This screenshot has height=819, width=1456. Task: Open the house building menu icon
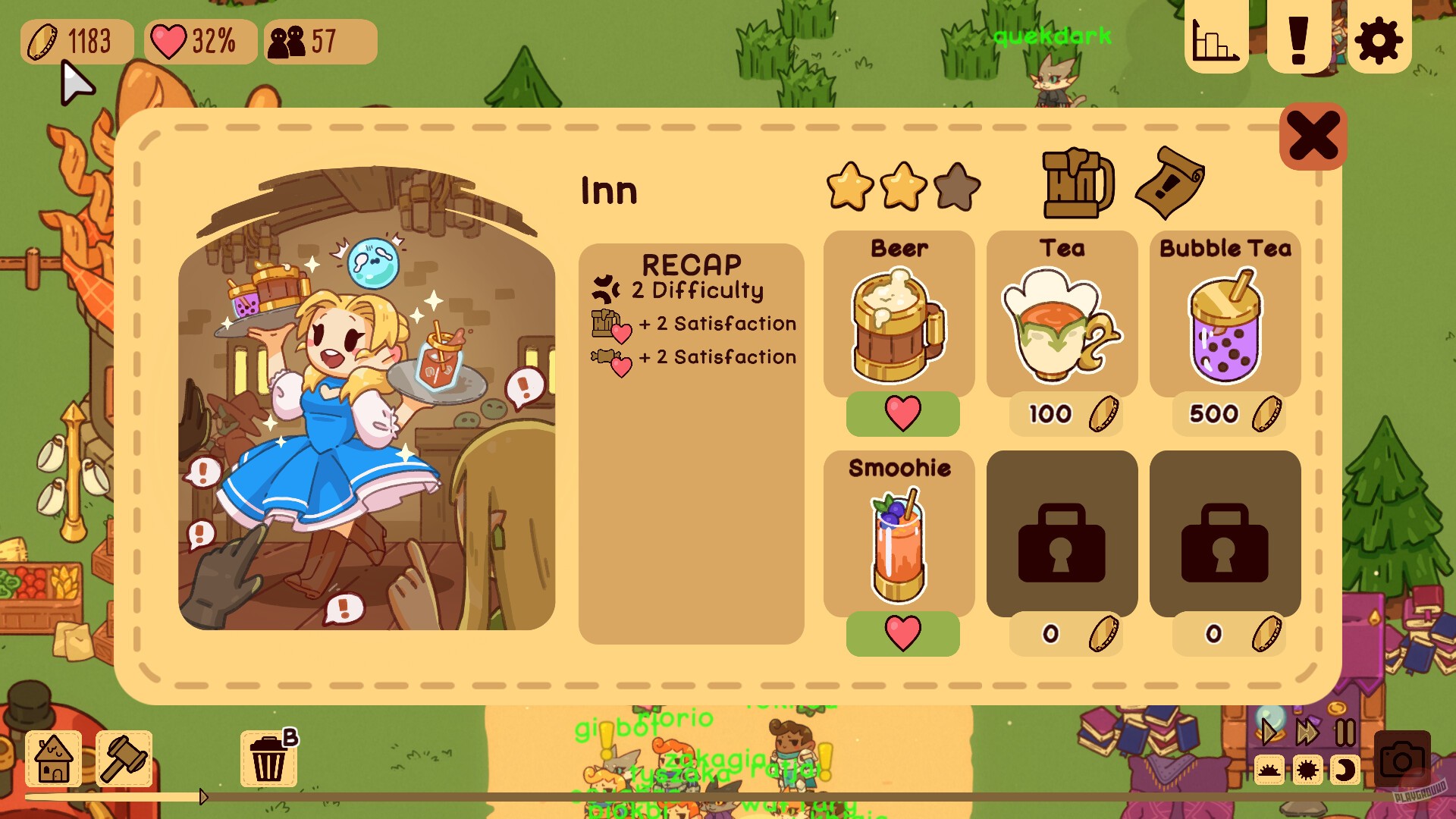click(52, 758)
